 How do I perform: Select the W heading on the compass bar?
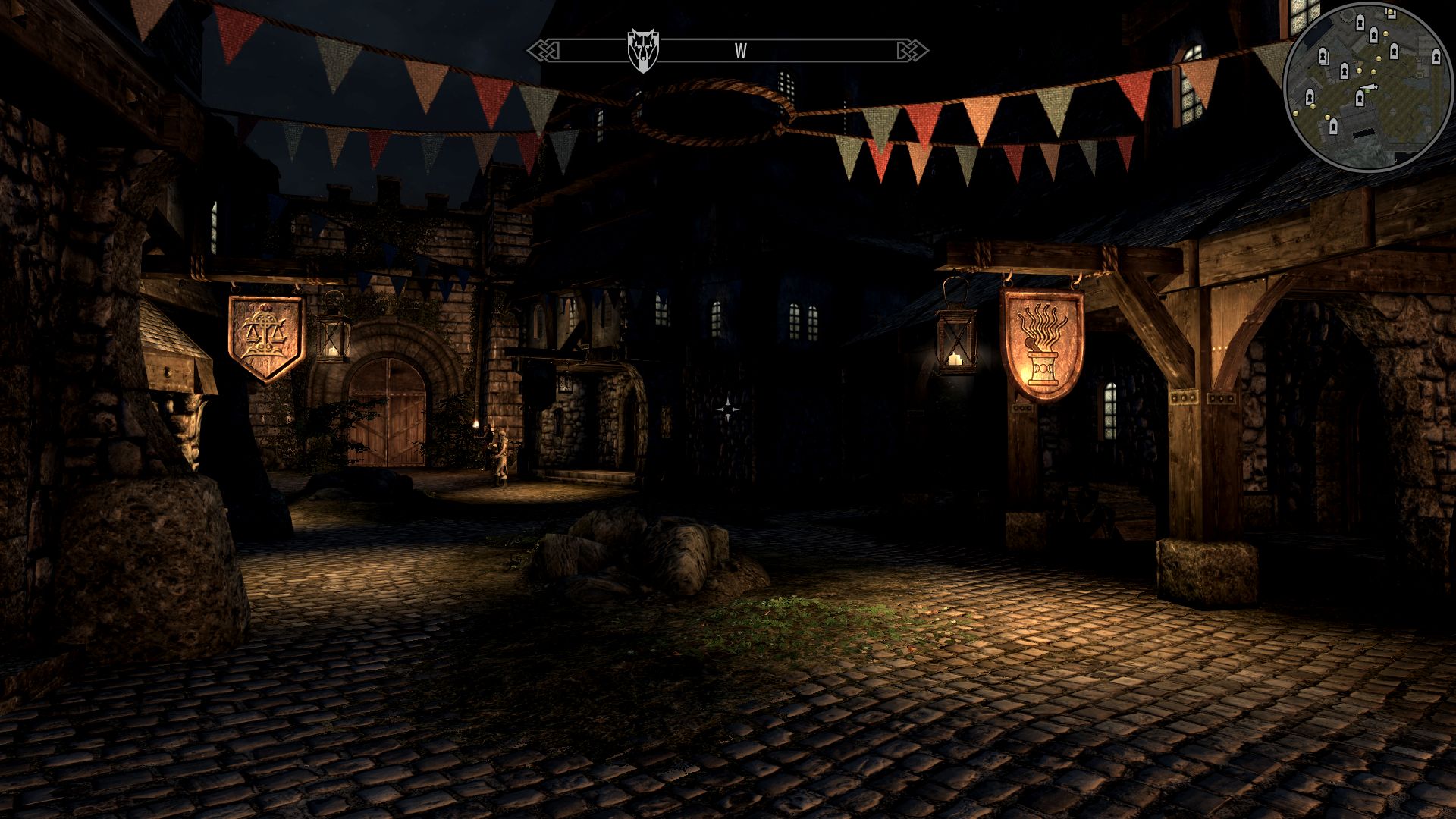[x=739, y=50]
